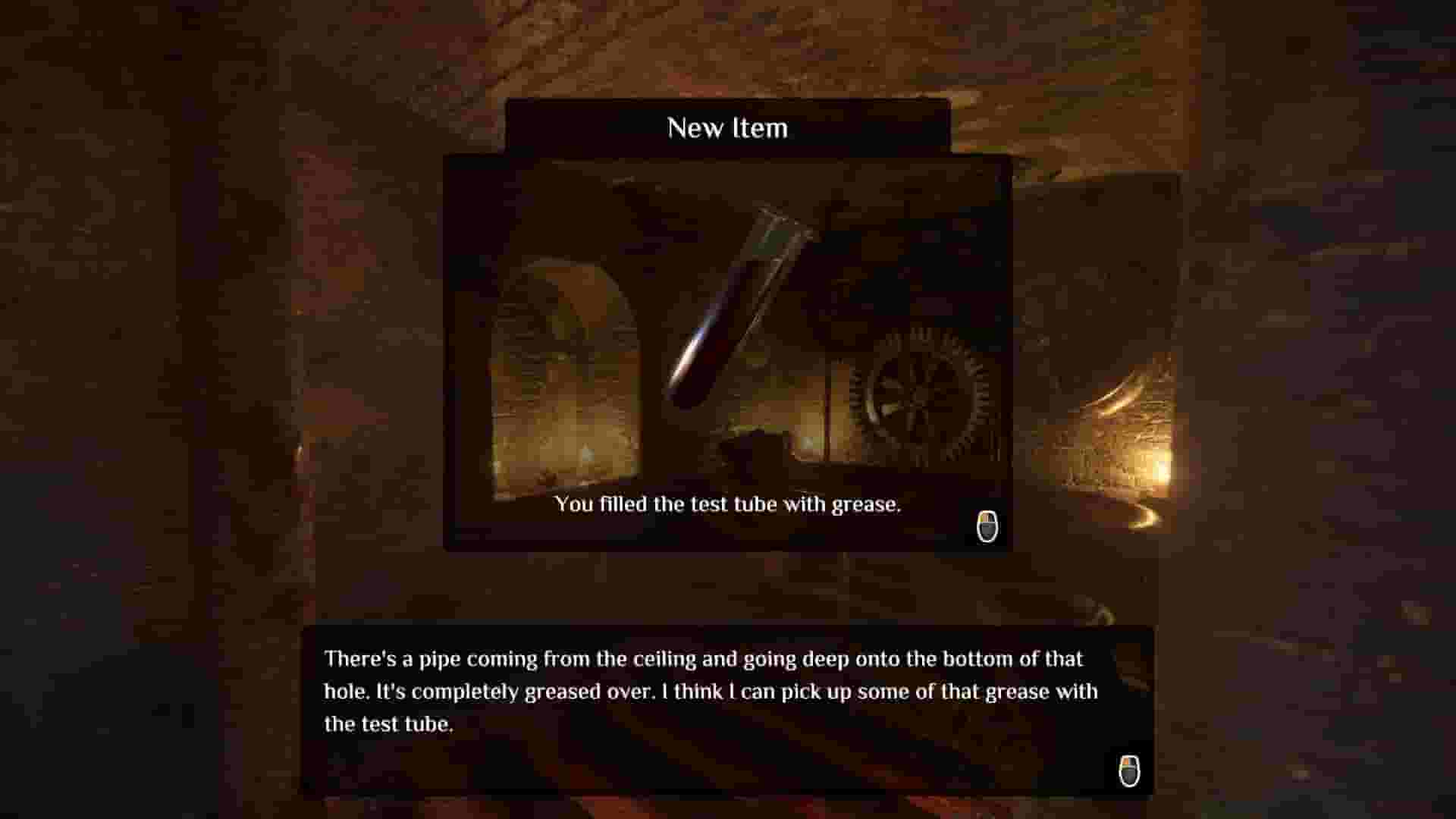This screenshot has width=1456, height=819.
Task: Click the New Item title bar
Action: [726, 127]
